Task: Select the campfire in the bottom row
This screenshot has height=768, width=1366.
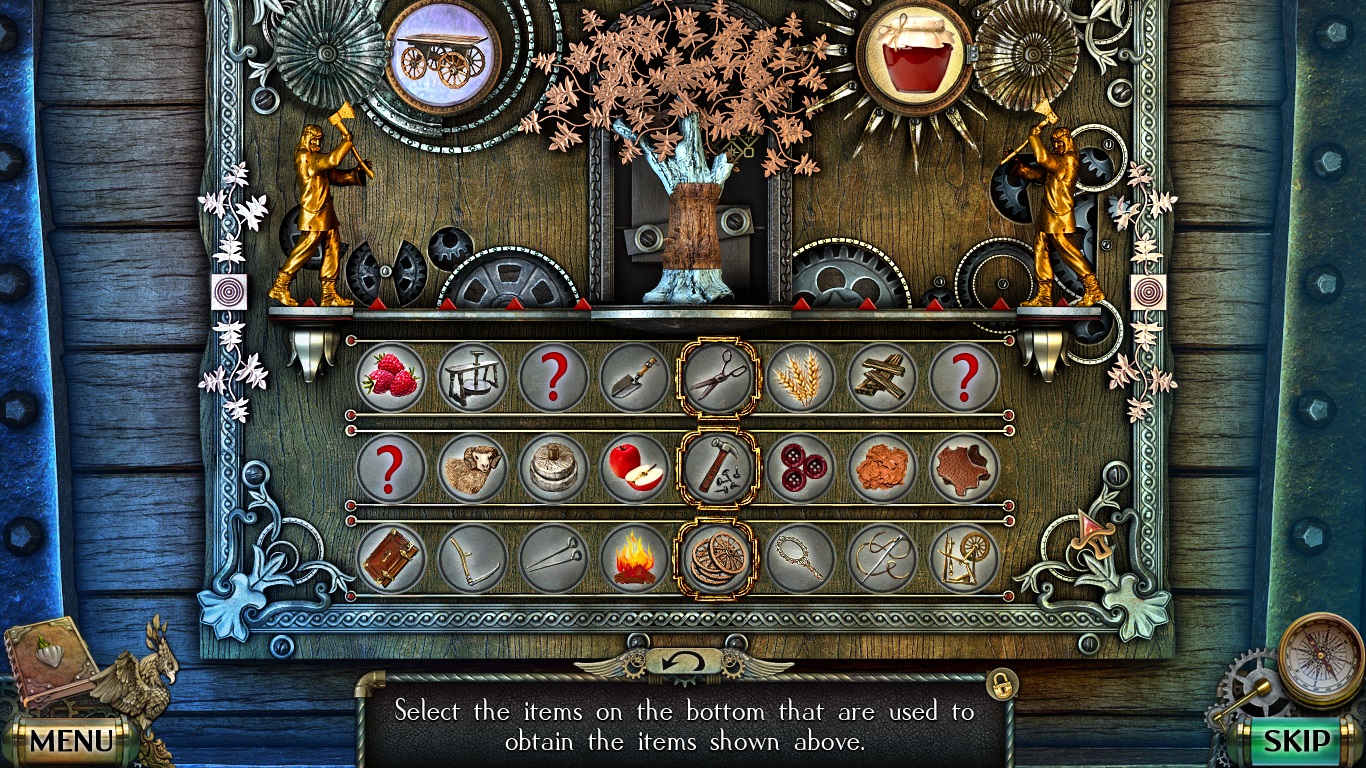Action: pos(637,558)
